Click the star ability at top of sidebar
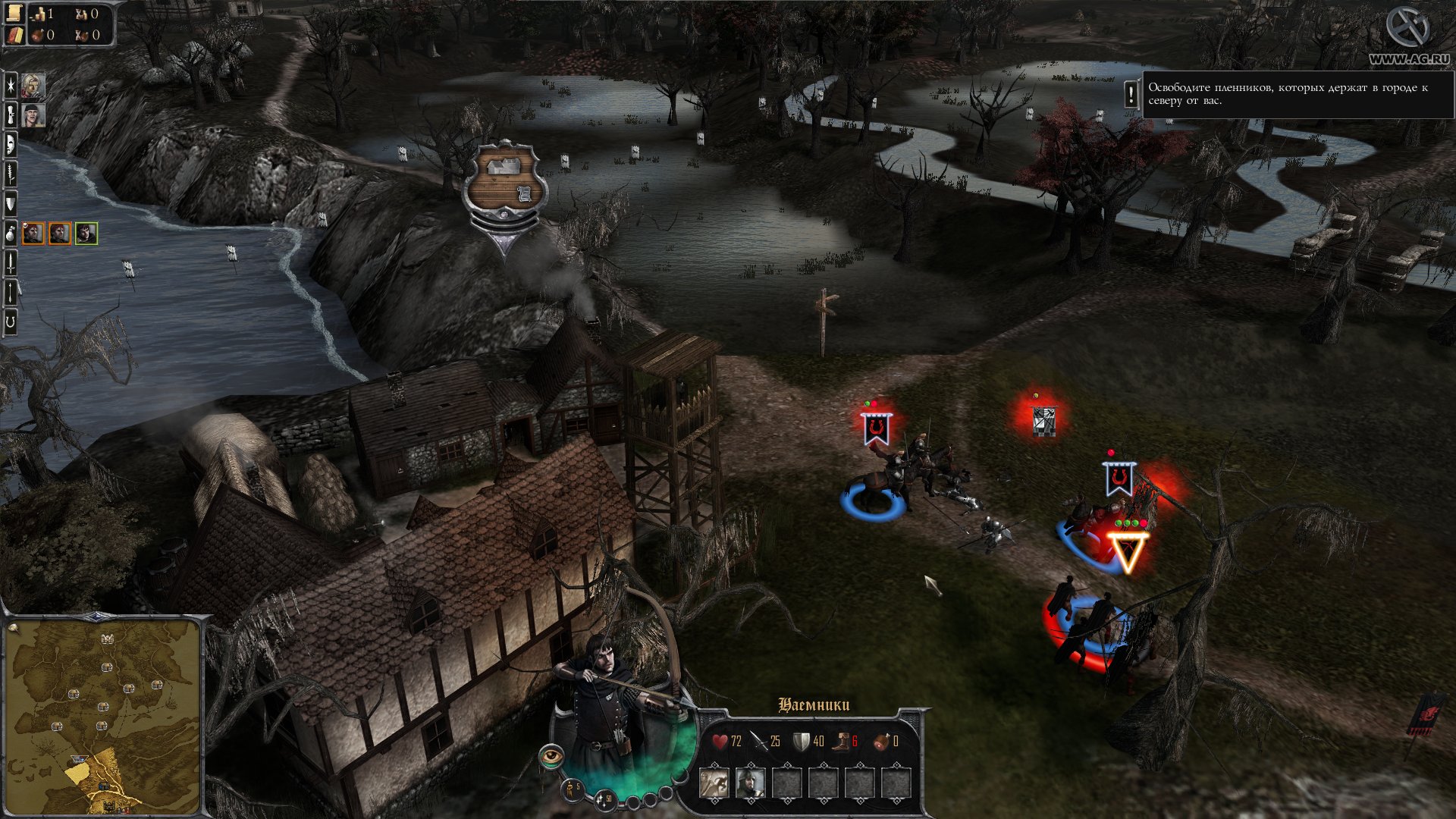This screenshot has height=819, width=1456. (x=11, y=86)
